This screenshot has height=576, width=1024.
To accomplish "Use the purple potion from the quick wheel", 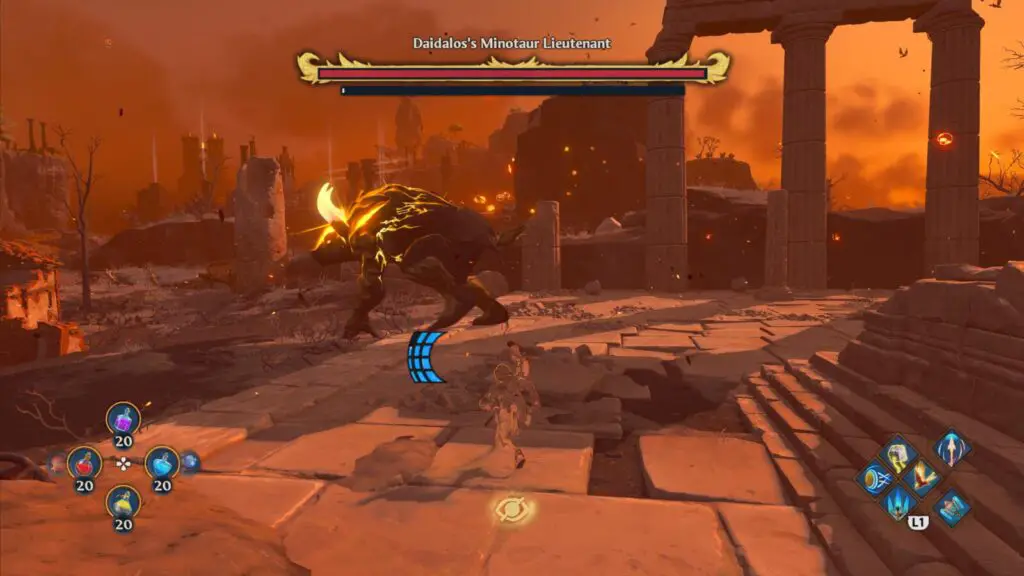I will 123,419.
